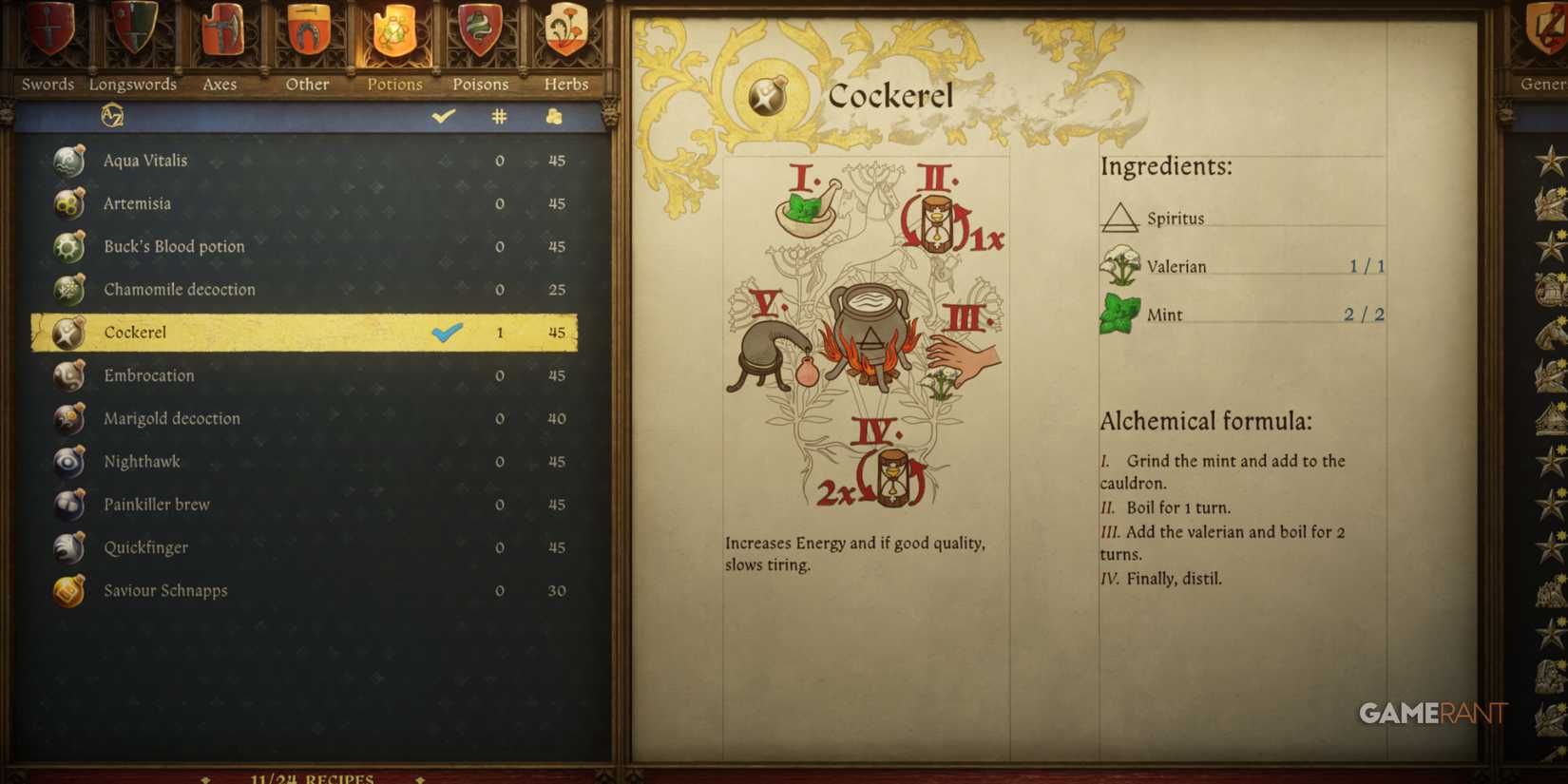This screenshot has height=784, width=1568.
Task: Click the Potions shield icon
Action: 393,33
